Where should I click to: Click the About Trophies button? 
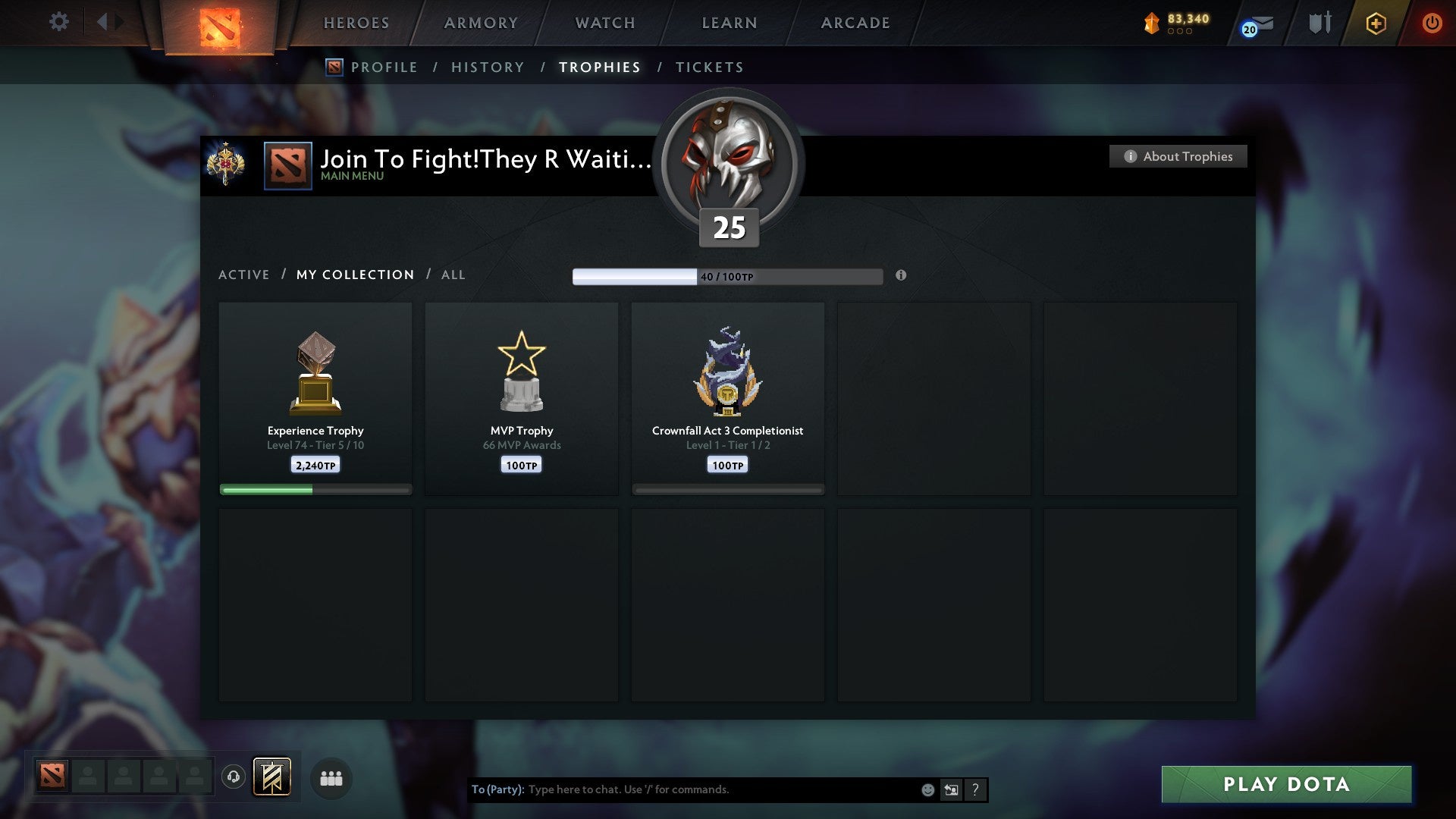1178,156
